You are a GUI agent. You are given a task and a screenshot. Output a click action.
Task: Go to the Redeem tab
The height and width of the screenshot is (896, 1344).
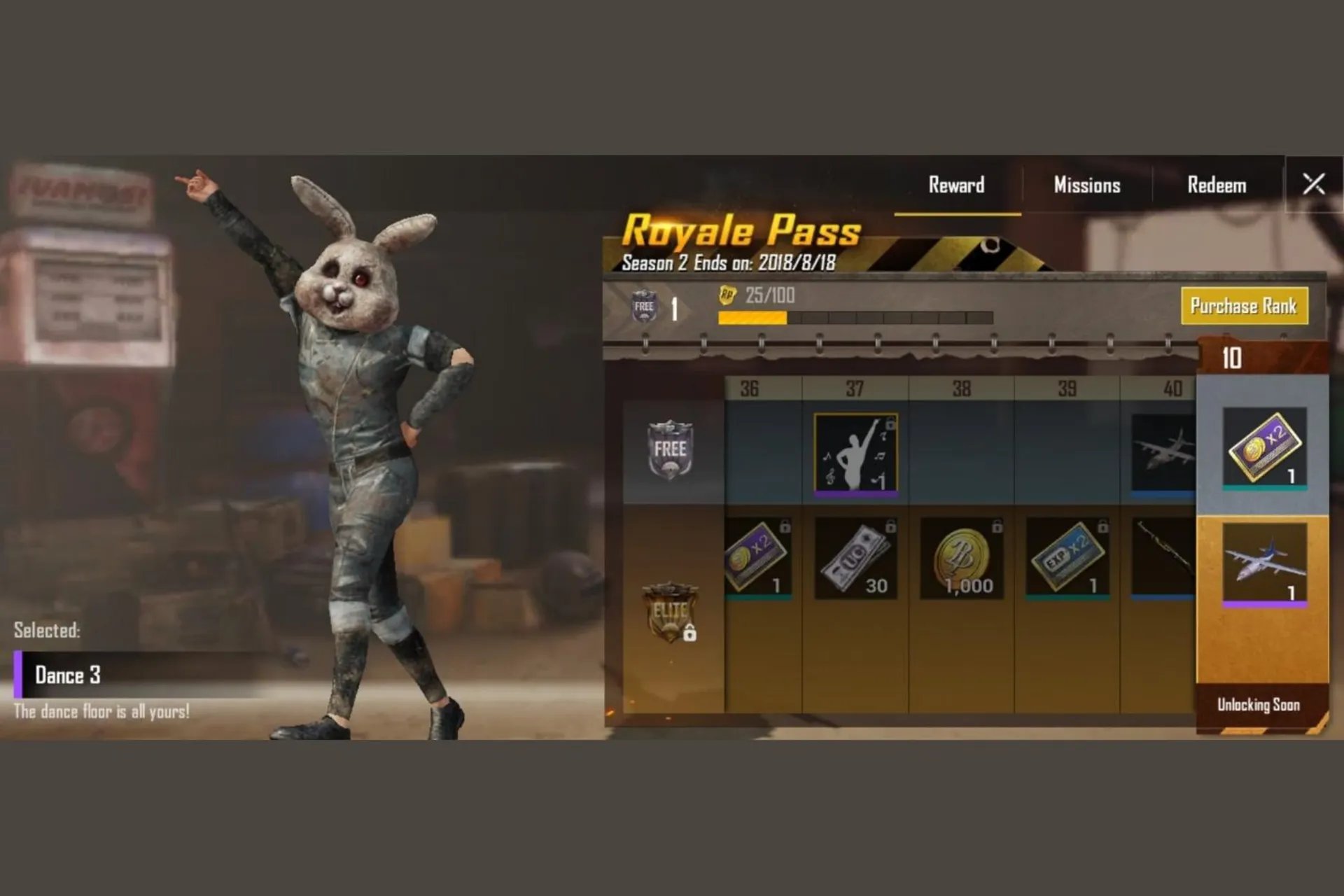[1217, 185]
